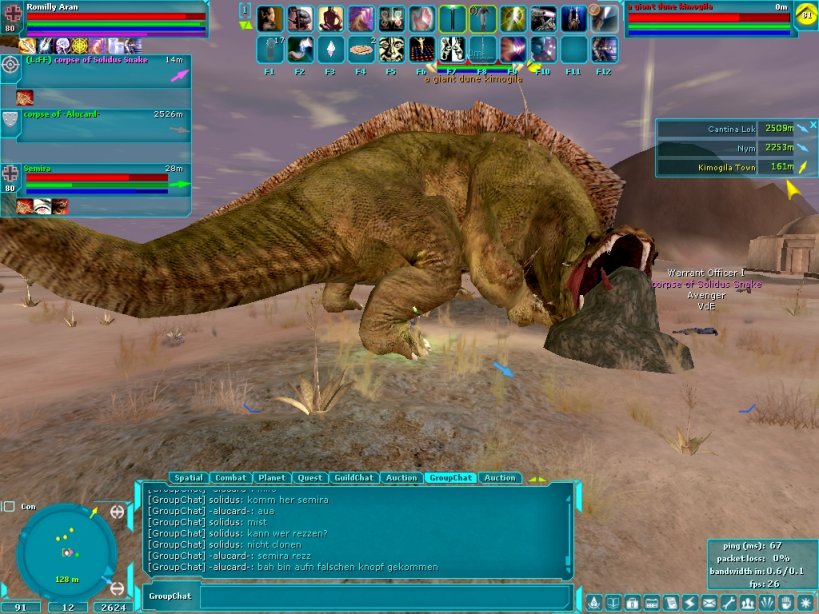Click the GroupChat tab
The height and width of the screenshot is (614, 819).
pos(449,478)
